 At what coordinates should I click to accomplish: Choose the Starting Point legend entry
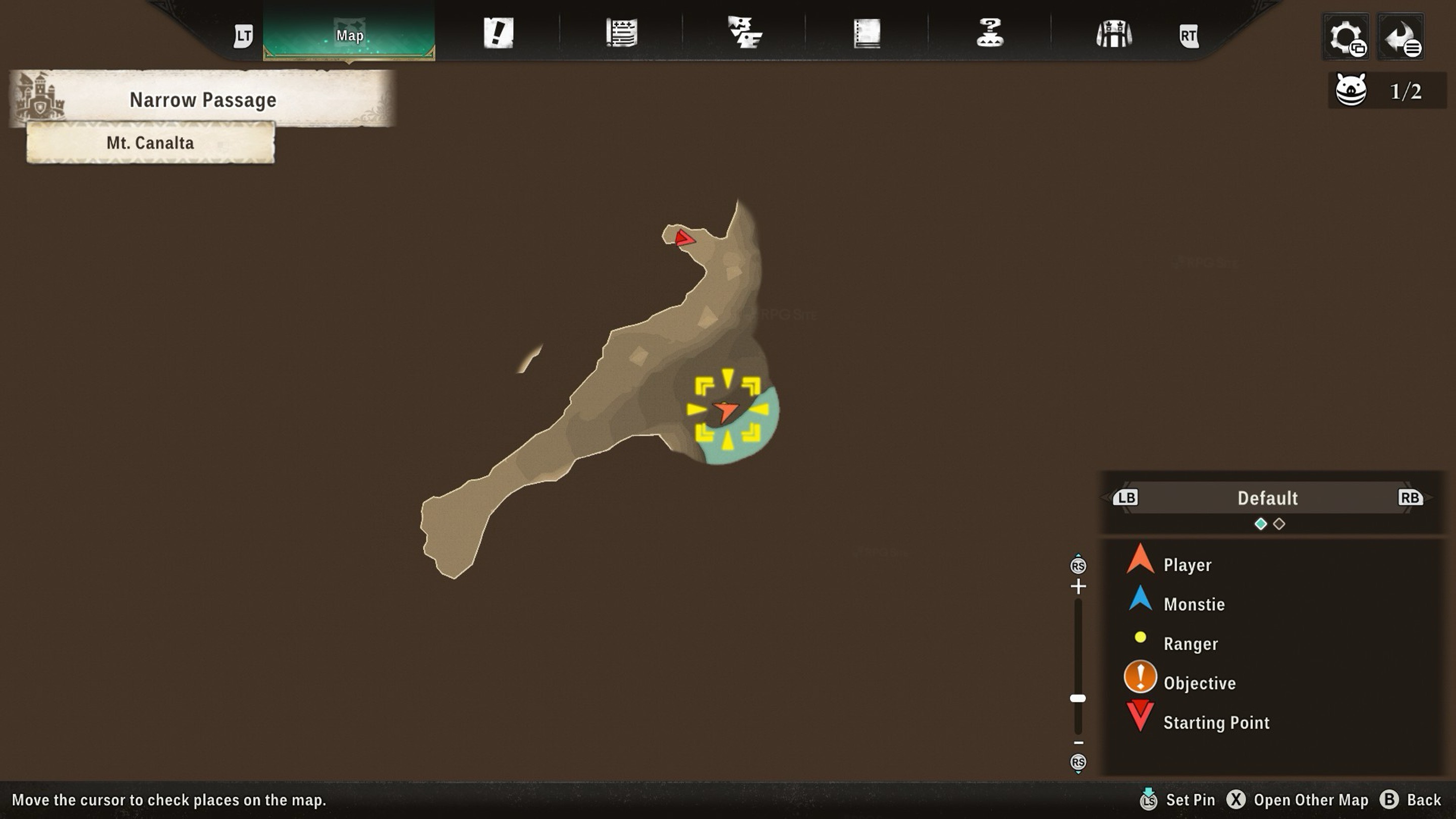click(1216, 722)
